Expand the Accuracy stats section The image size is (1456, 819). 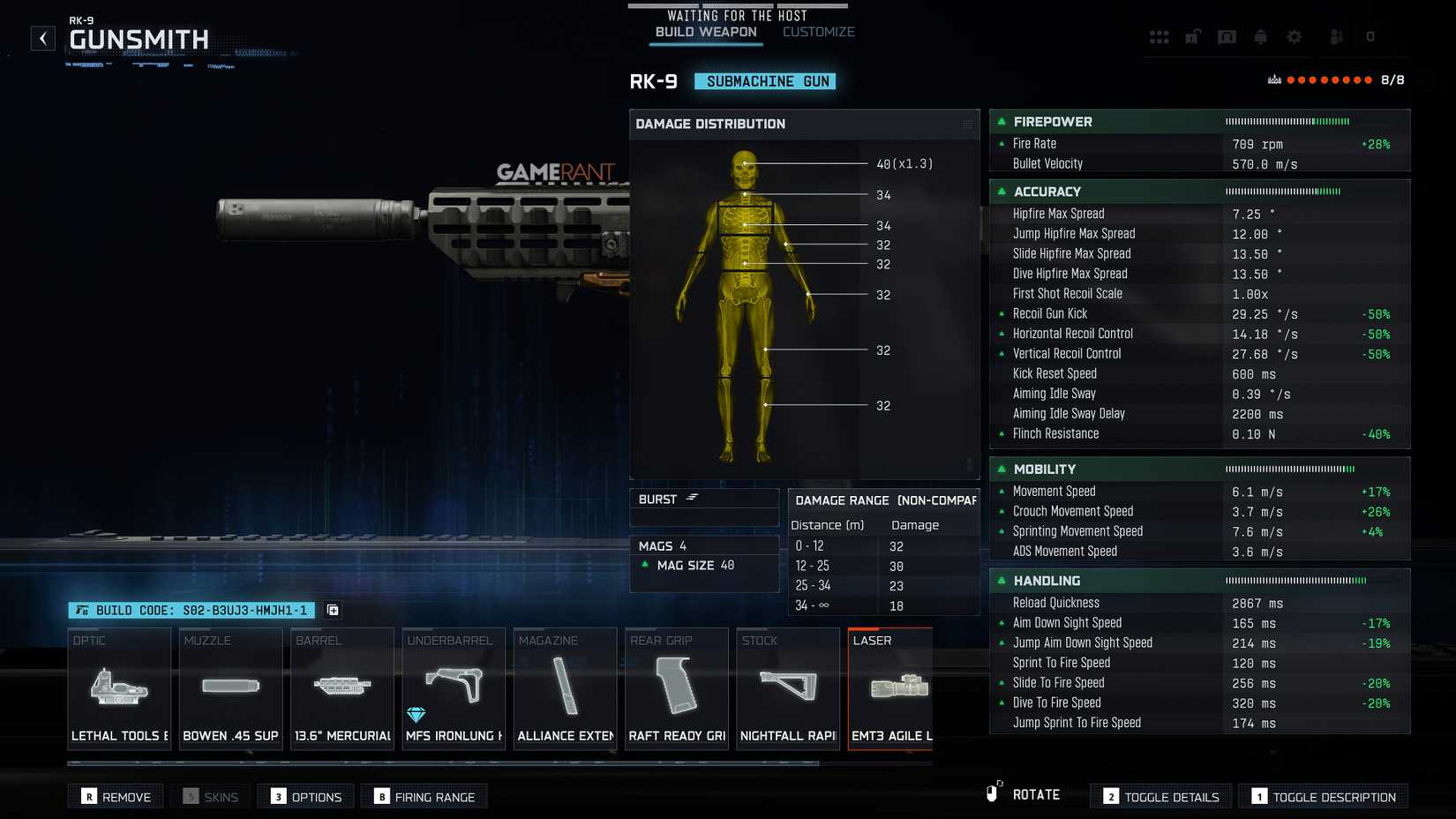1002,192
